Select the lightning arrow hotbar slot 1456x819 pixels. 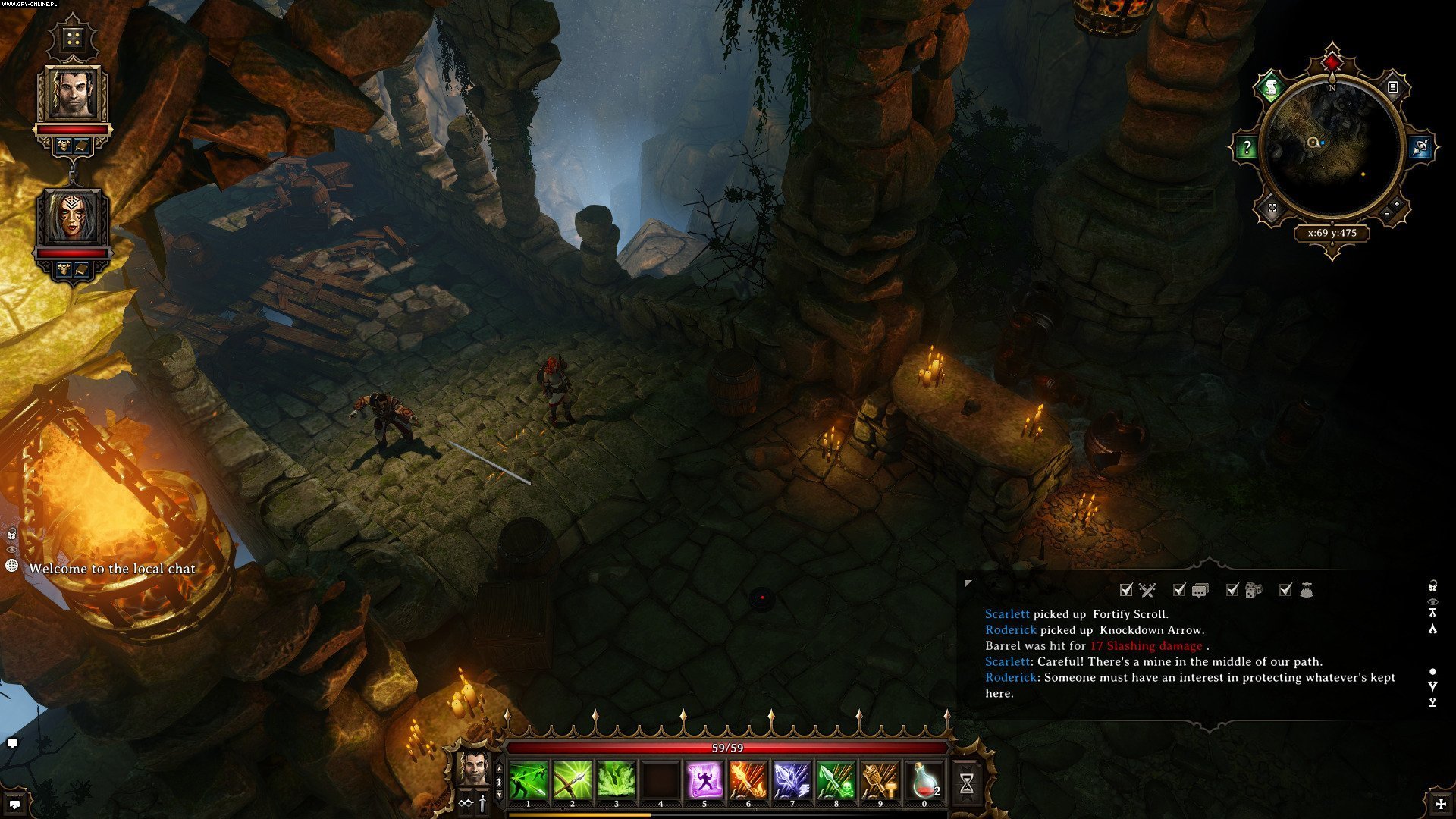(792, 781)
